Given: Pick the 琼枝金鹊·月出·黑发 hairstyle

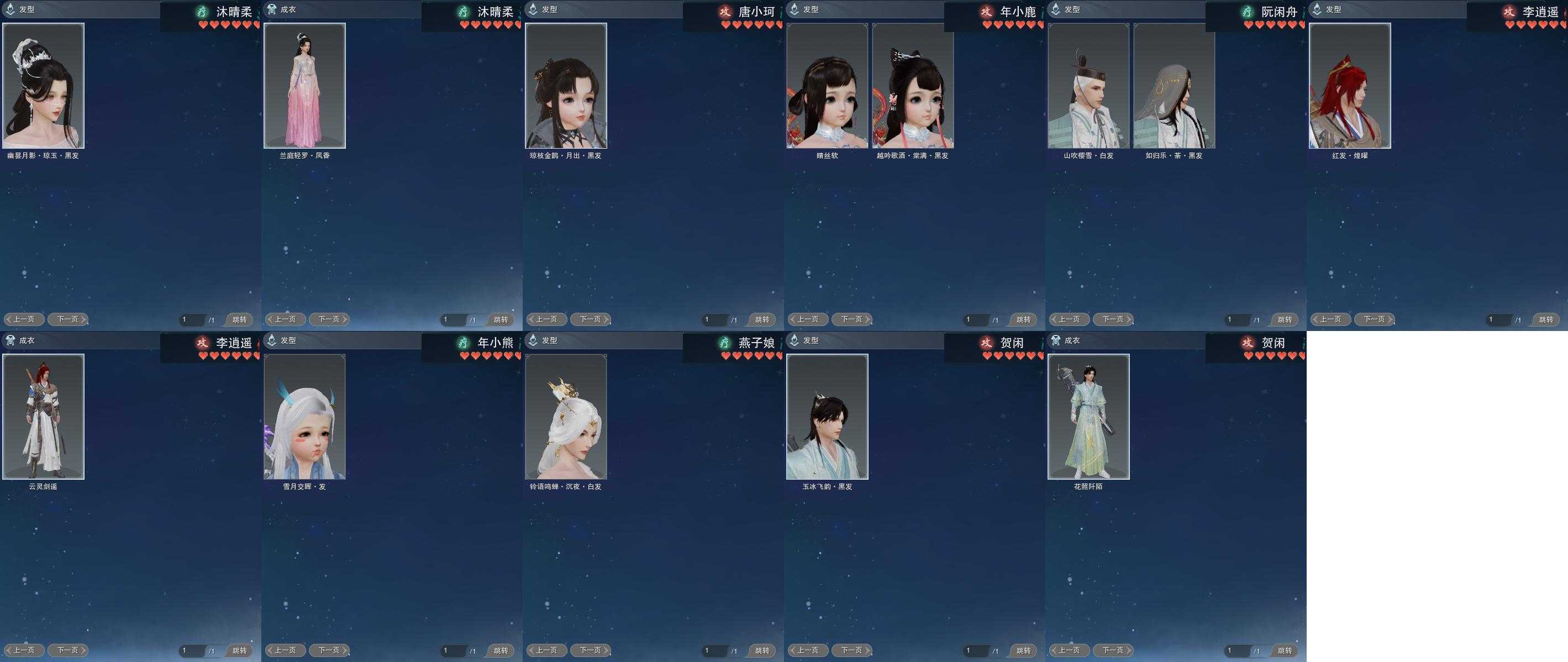Looking at the screenshot, I should coord(565,86).
